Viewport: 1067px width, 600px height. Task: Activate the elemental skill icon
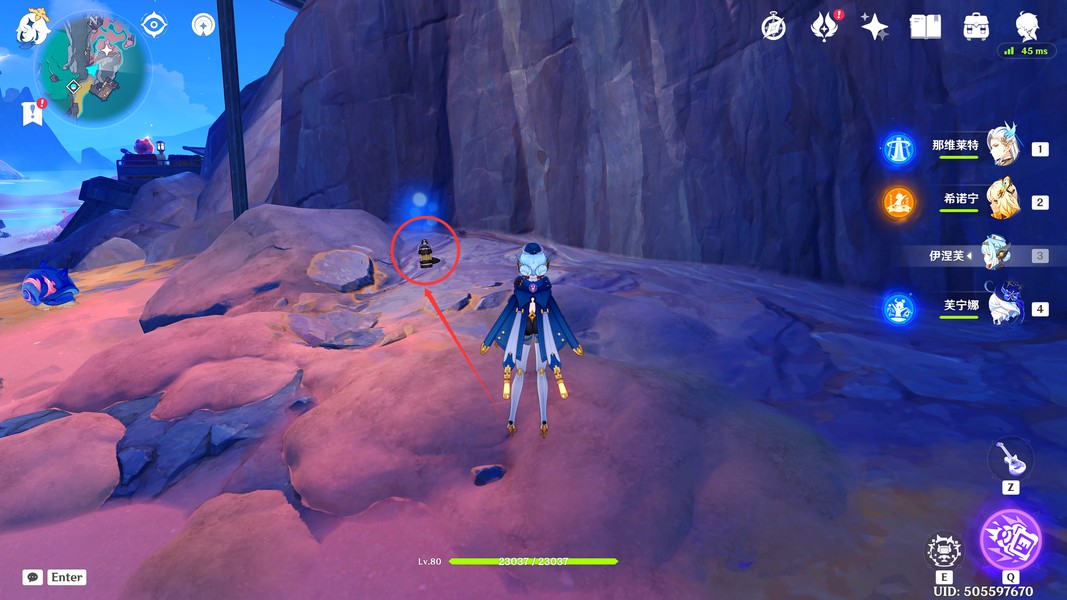(x=944, y=552)
